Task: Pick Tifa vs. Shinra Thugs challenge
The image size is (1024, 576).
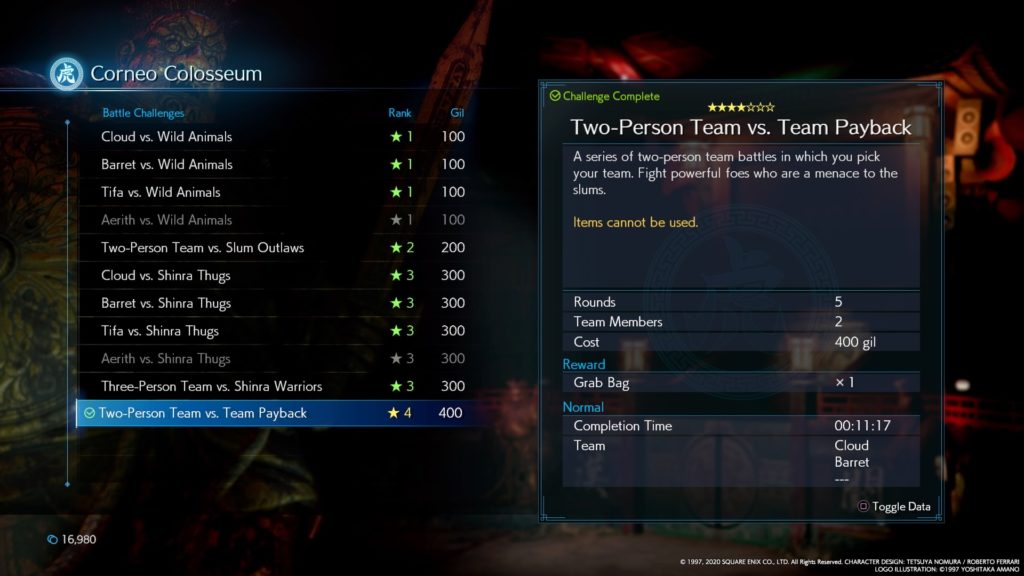Action: point(160,331)
